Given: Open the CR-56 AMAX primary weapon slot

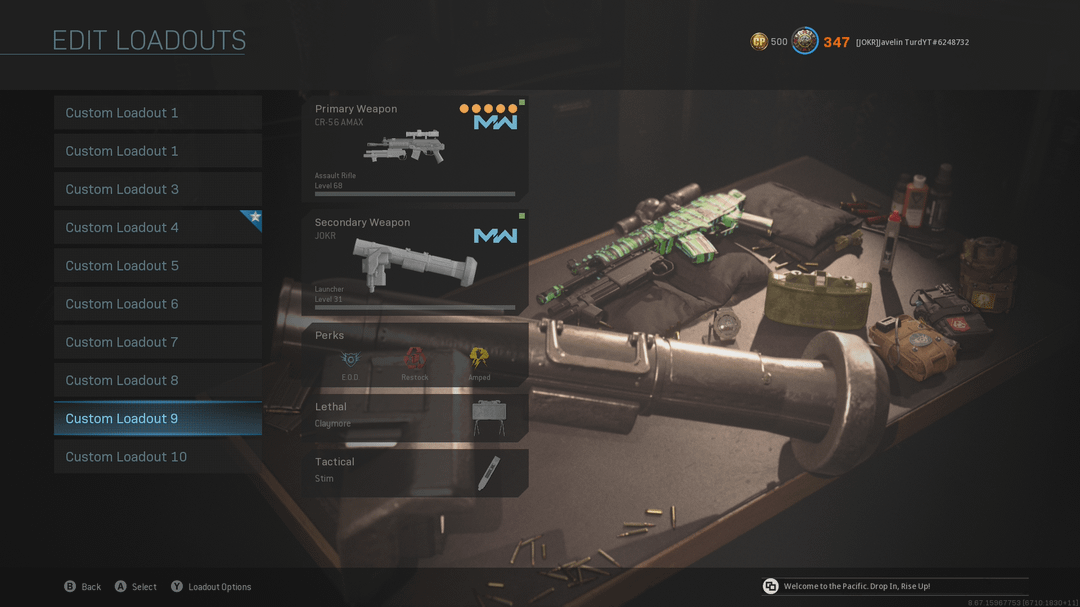Looking at the screenshot, I should pos(415,148).
